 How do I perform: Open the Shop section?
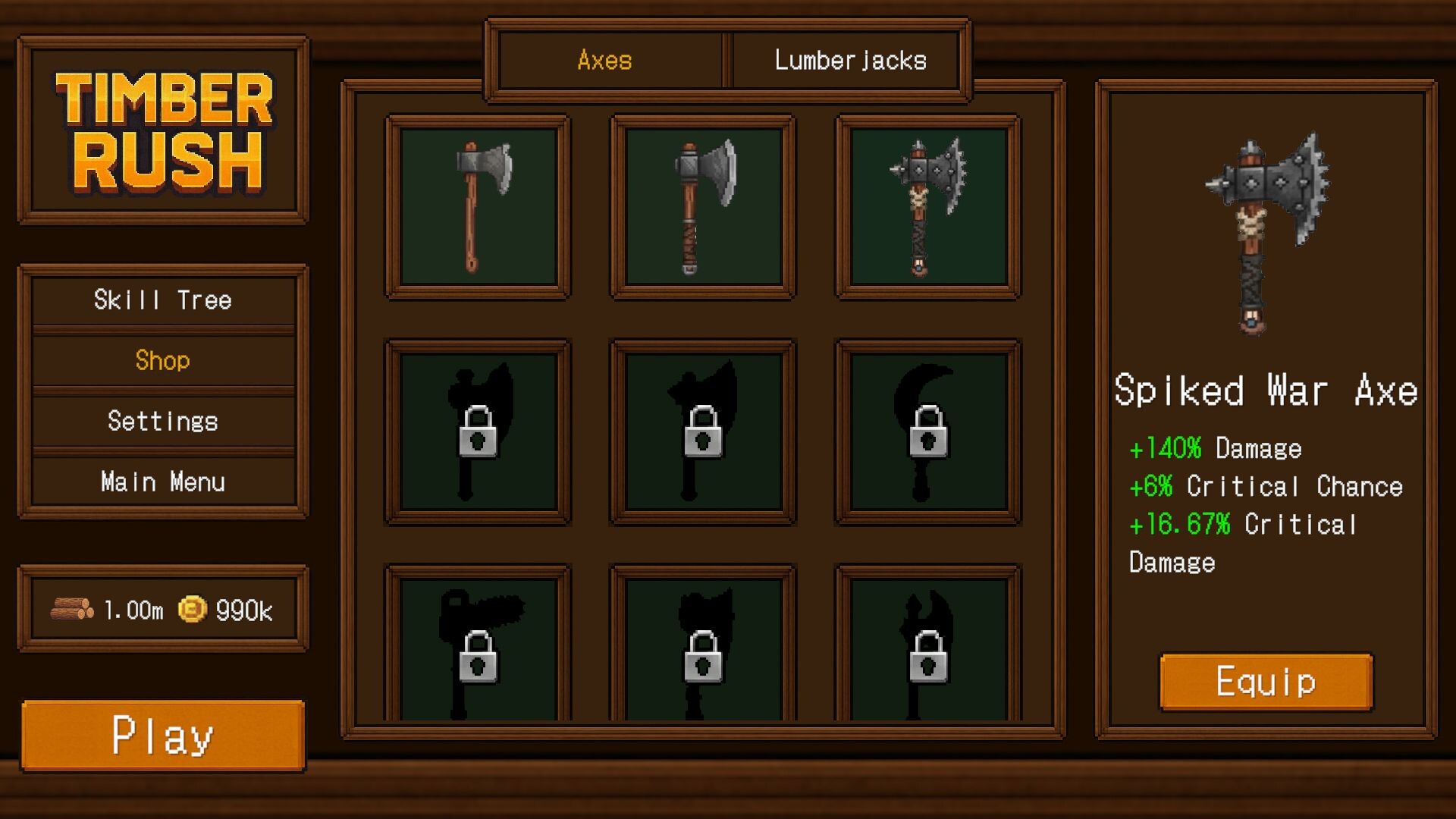pos(162,361)
